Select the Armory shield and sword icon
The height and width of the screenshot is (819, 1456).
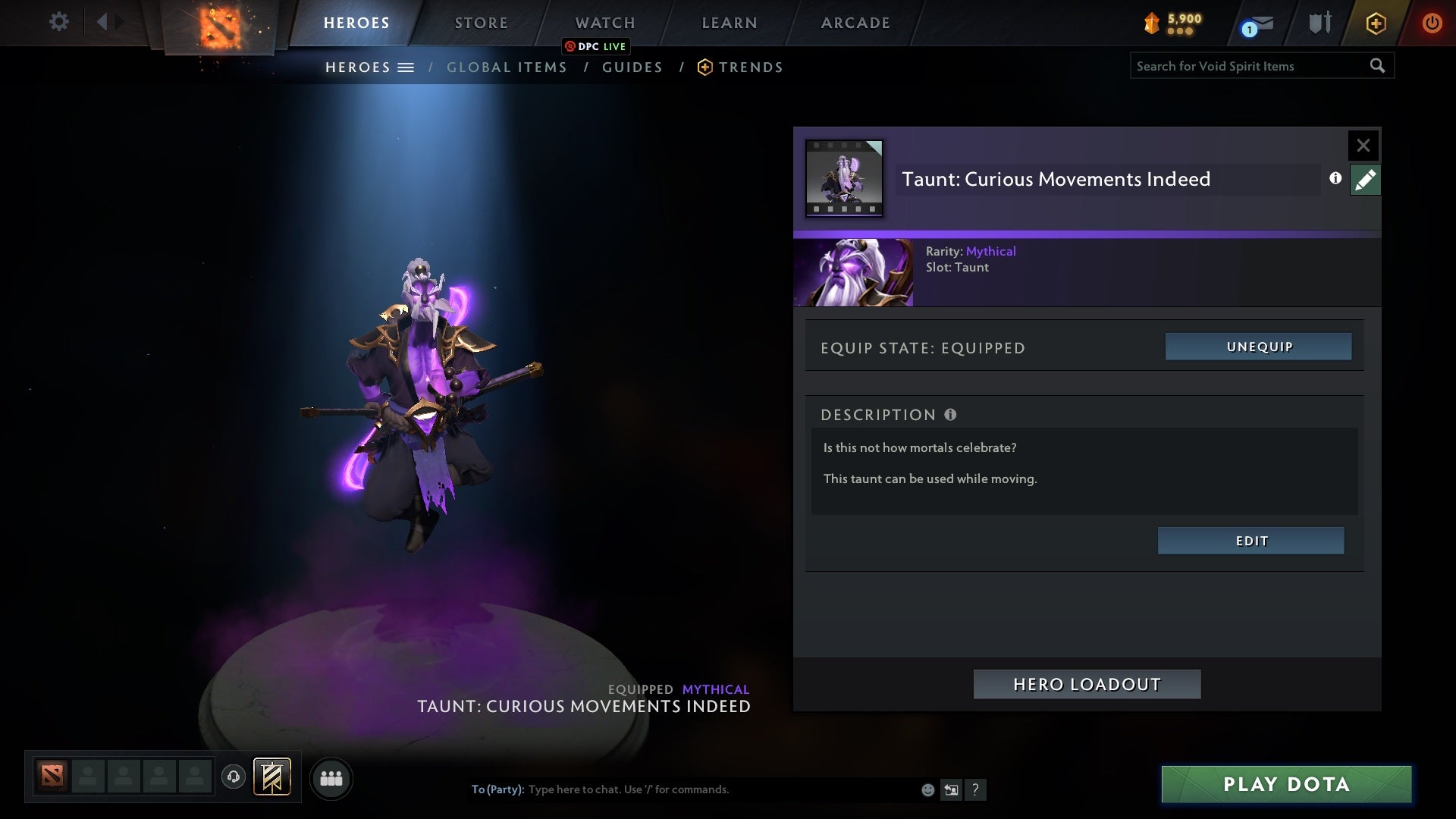(x=1319, y=23)
